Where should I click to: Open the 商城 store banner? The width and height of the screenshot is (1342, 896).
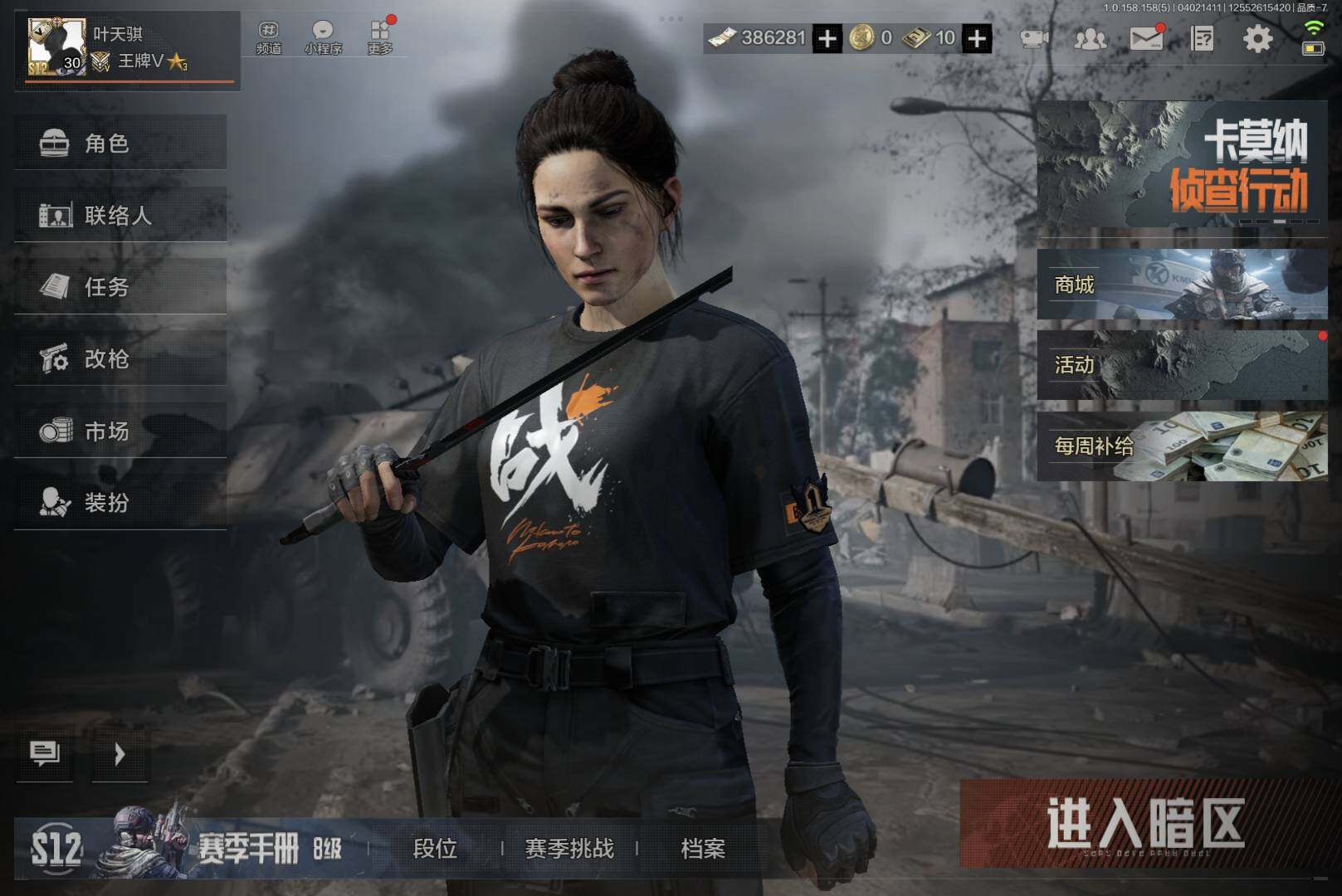(1181, 285)
